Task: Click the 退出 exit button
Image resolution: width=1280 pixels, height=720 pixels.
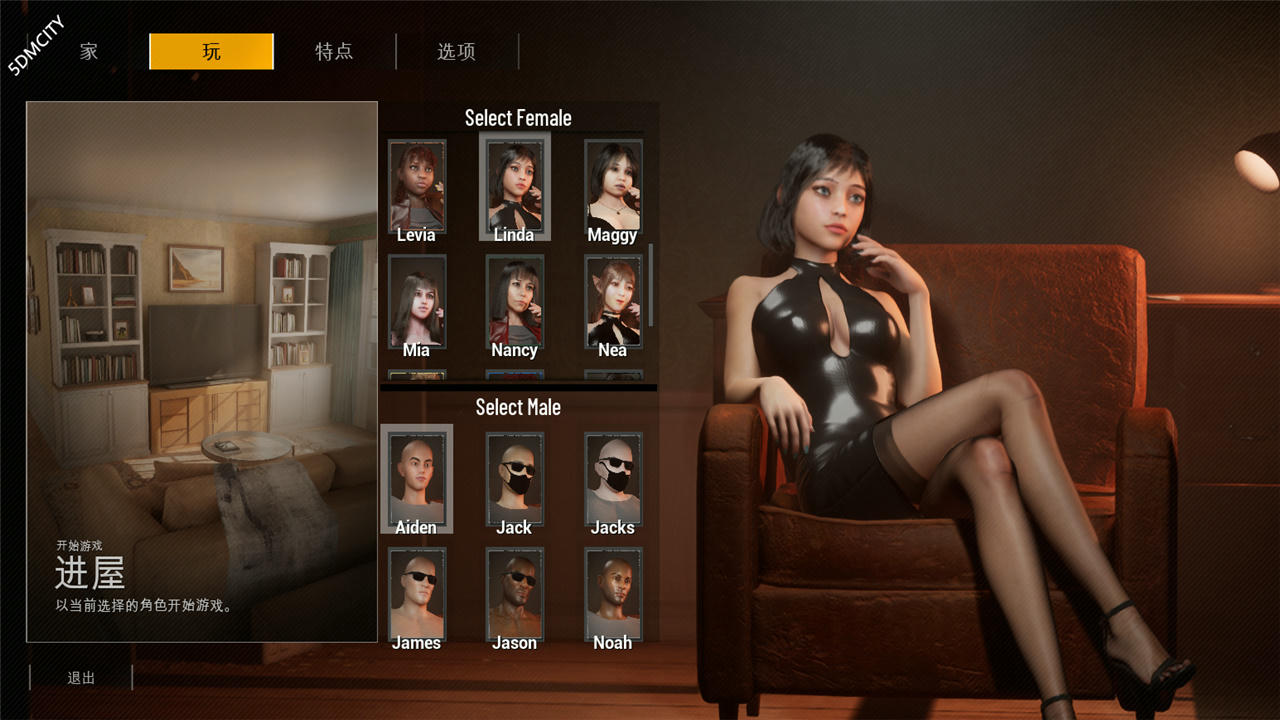Action: point(80,678)
